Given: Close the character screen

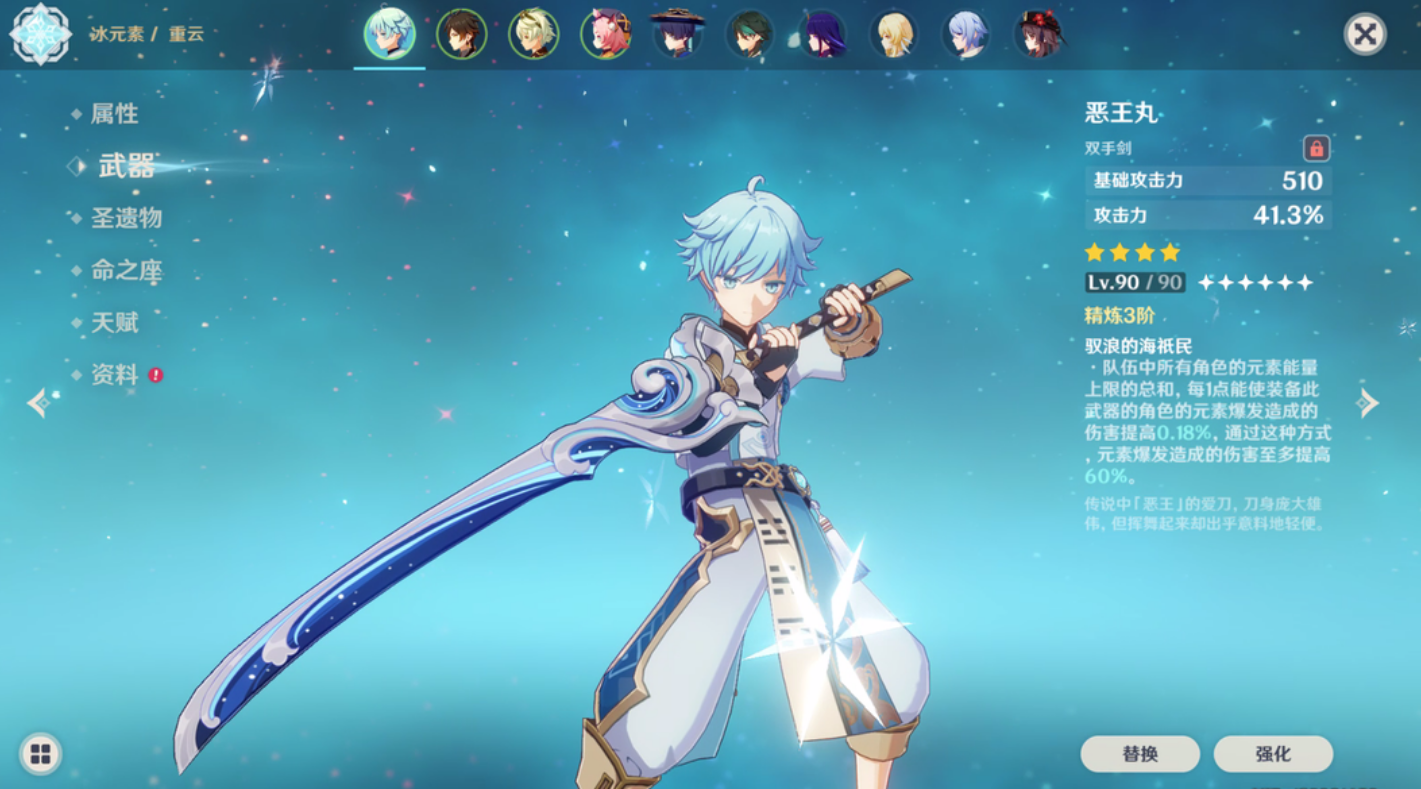Looking at the screenshot, I should [1364, 35].
